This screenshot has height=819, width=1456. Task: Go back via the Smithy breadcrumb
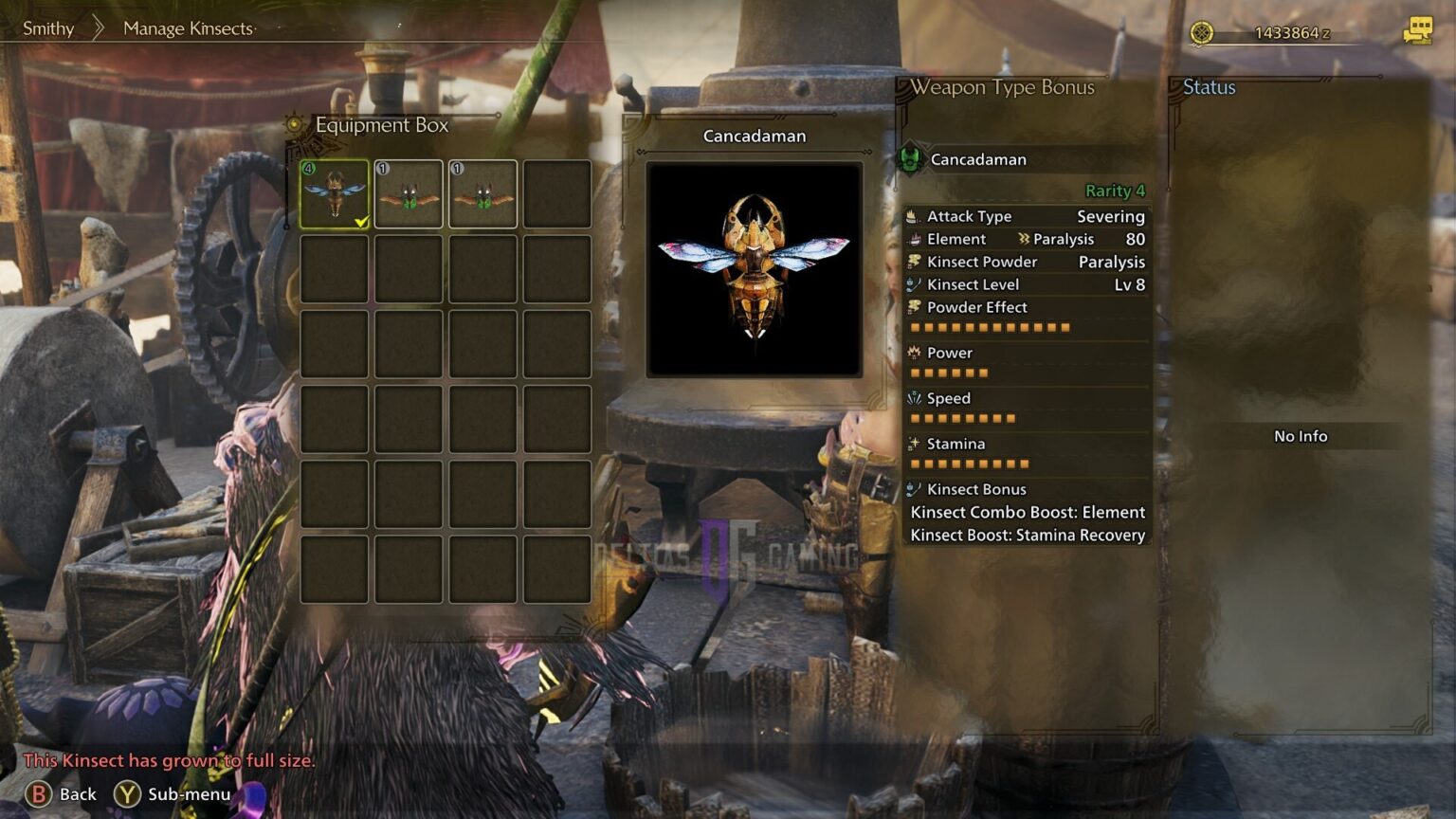[48, 28]
